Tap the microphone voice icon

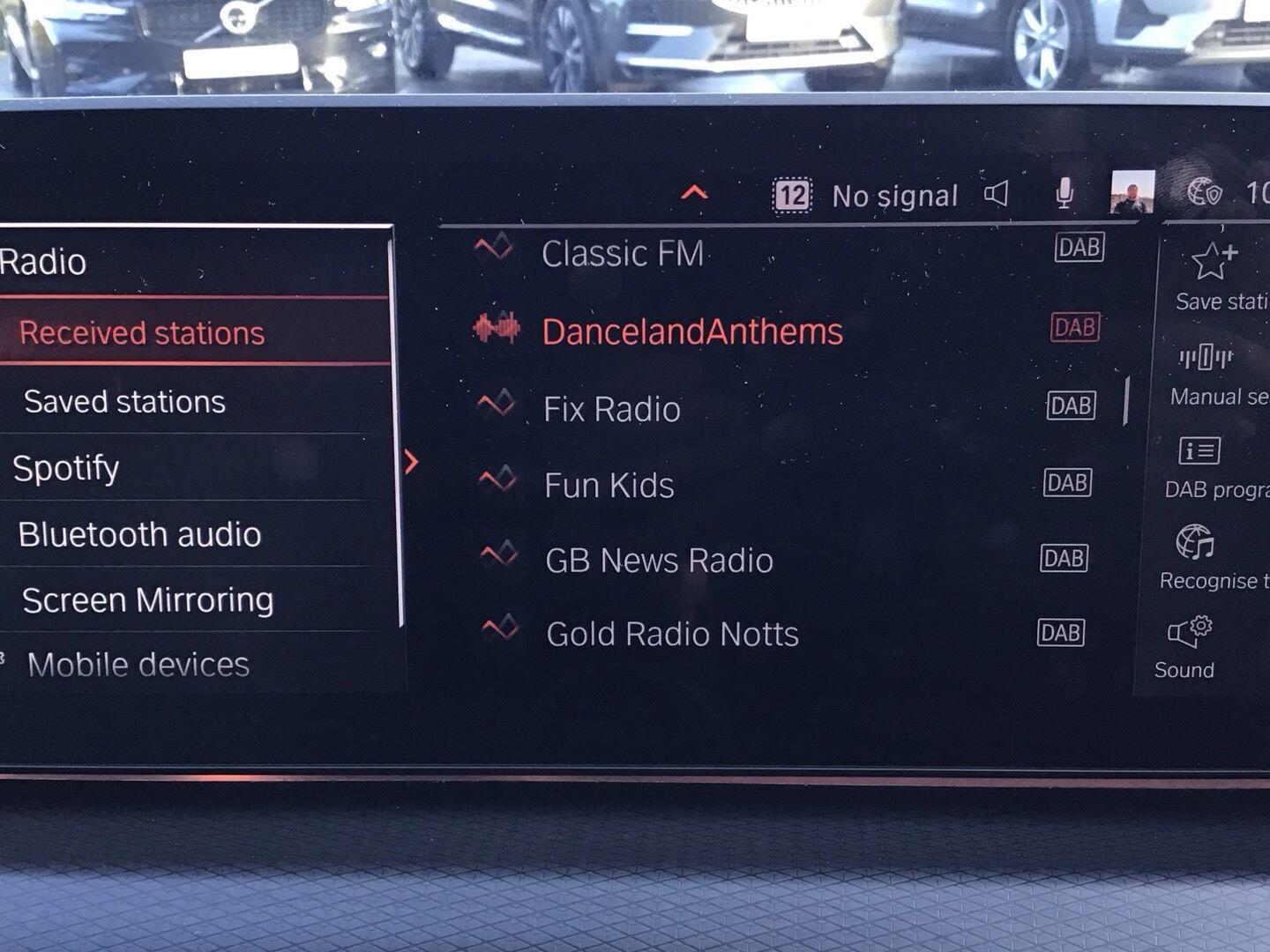pyautogui.click(x=1065, y=193)
